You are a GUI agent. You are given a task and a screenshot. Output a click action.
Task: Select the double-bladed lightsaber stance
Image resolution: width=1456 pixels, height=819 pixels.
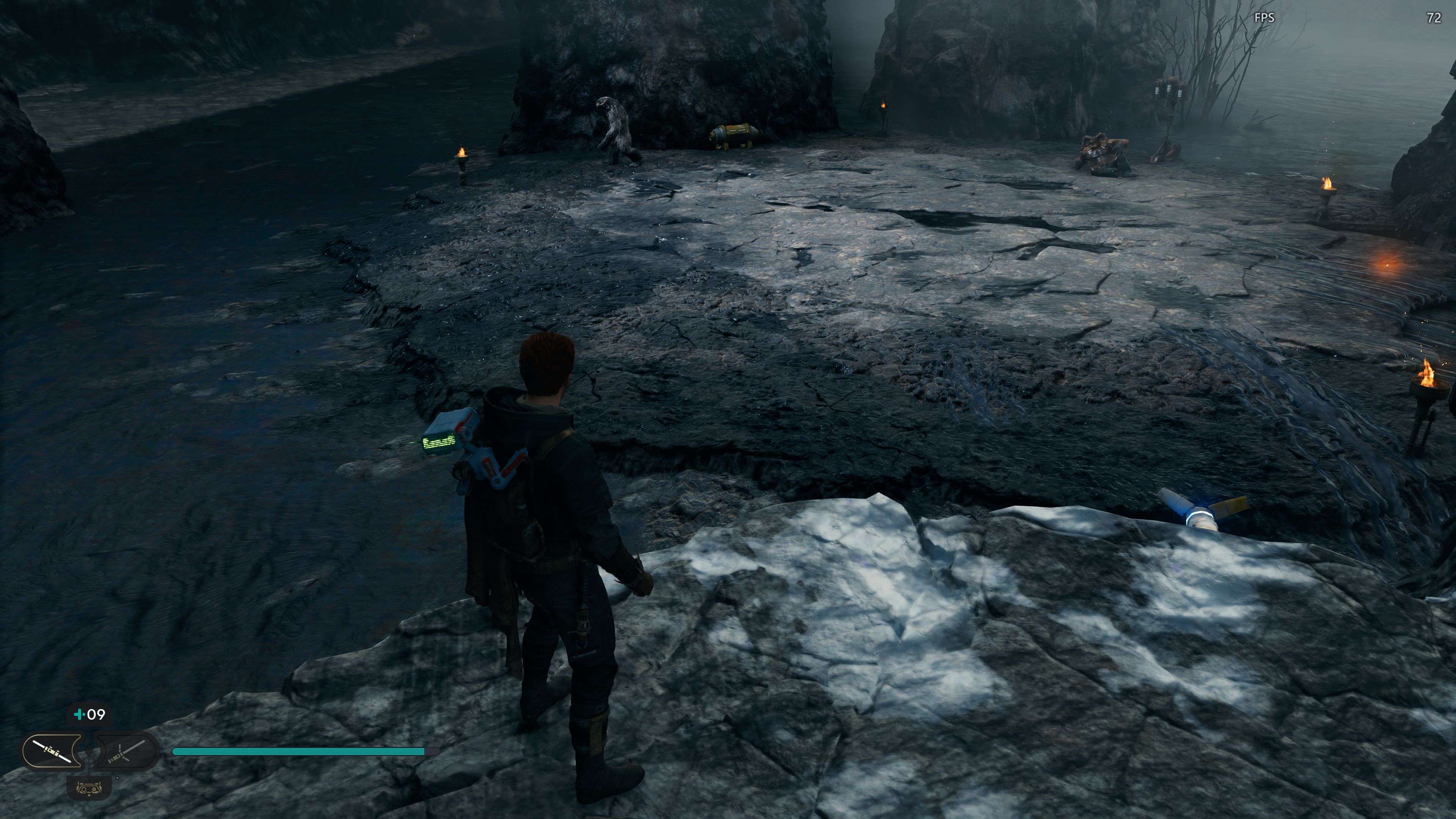[52, 751]
